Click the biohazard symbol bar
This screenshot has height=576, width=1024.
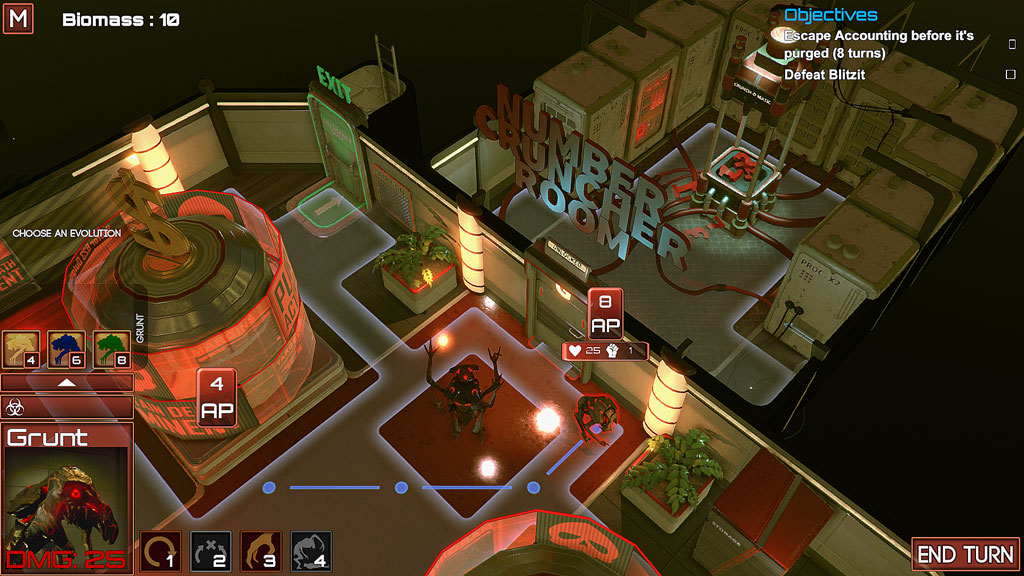click(66, 407)
